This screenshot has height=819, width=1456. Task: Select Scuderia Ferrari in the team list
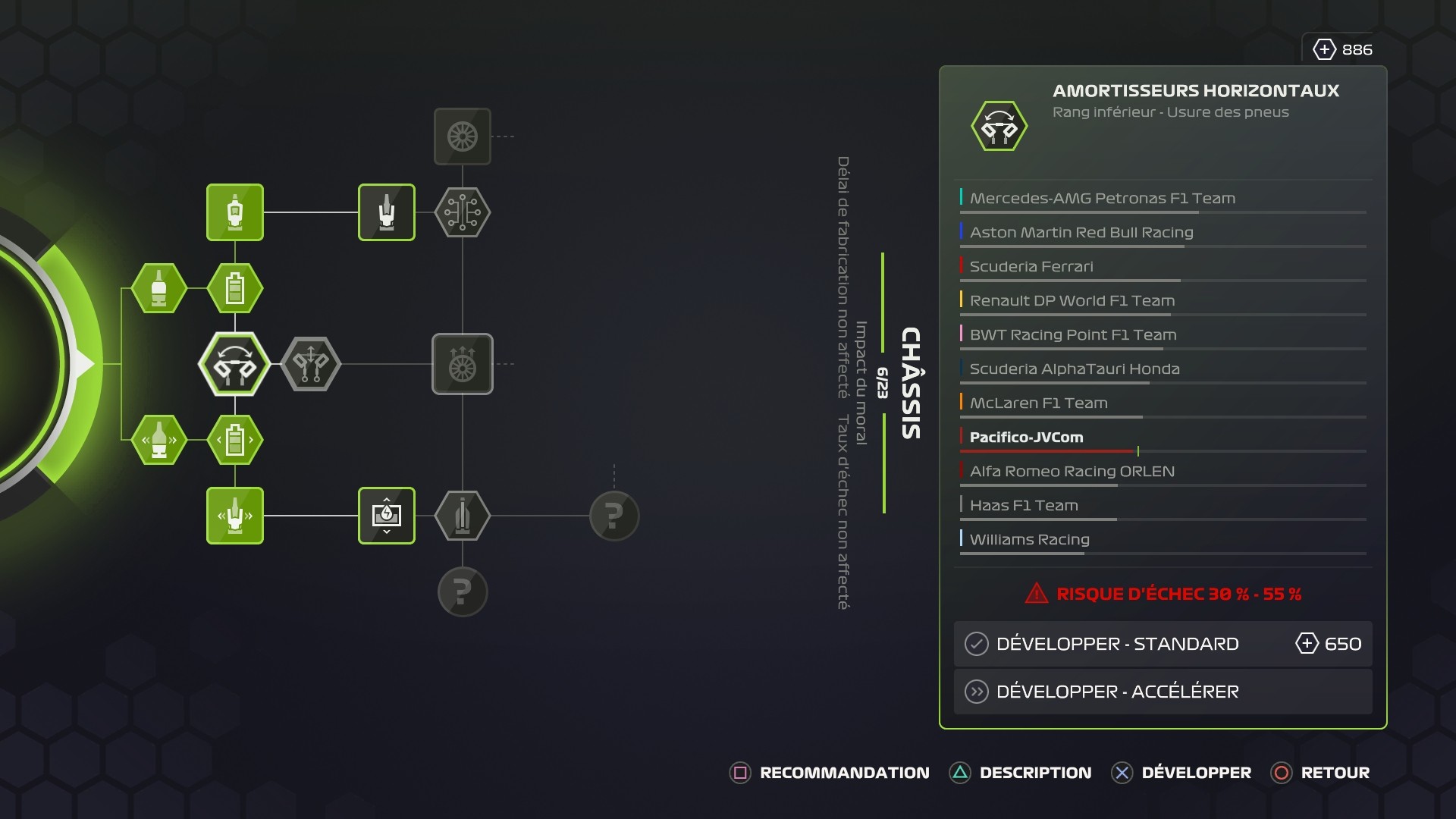coord(1031,266)
